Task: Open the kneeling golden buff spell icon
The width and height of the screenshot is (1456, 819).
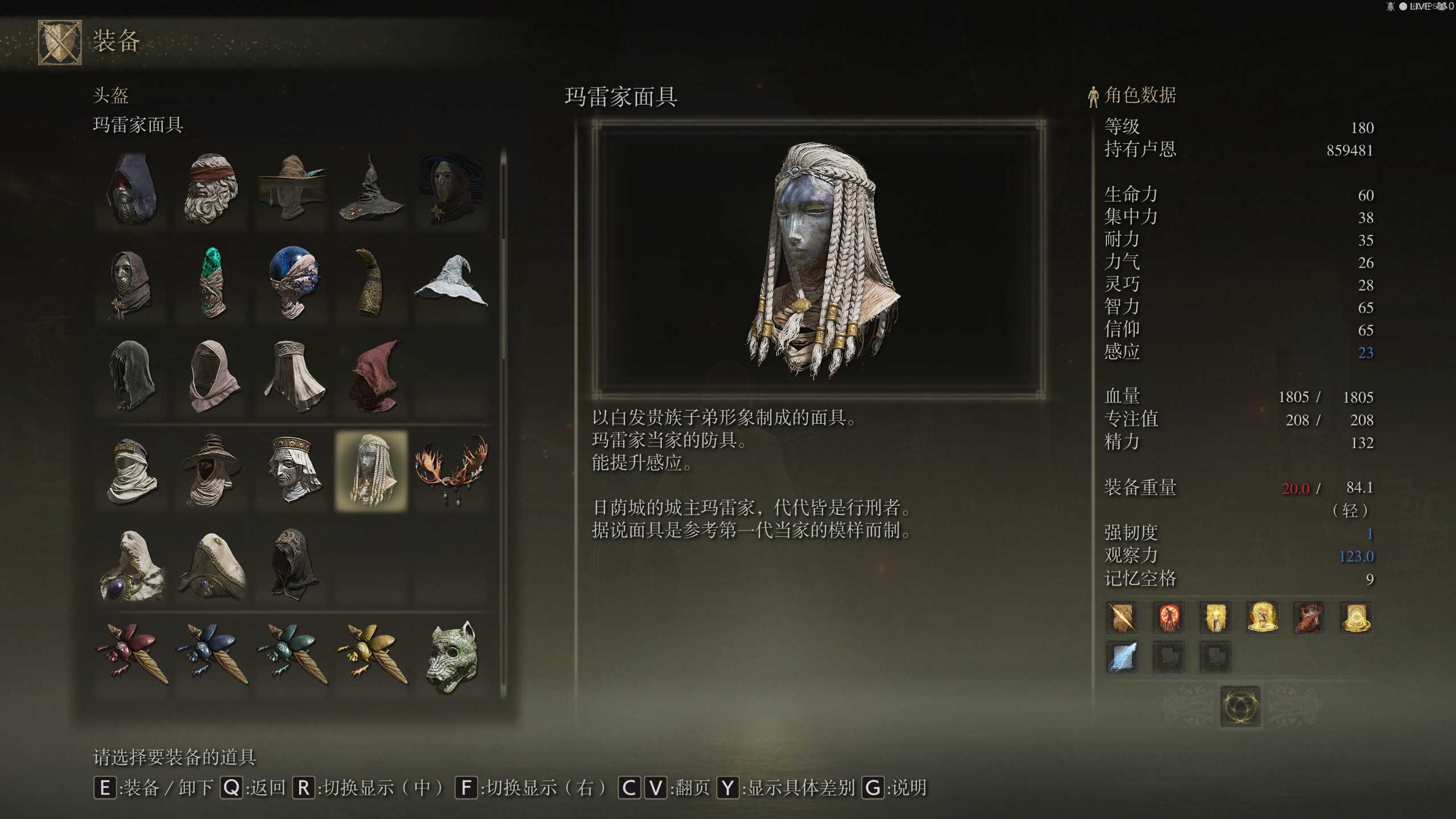Action: [1263, 618]
